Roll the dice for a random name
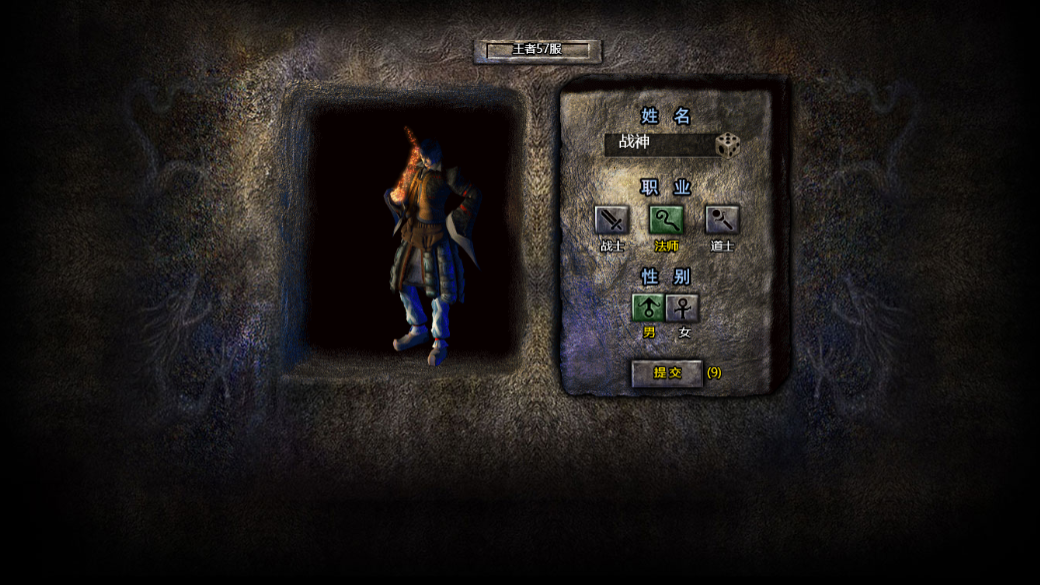 [728, 145]
